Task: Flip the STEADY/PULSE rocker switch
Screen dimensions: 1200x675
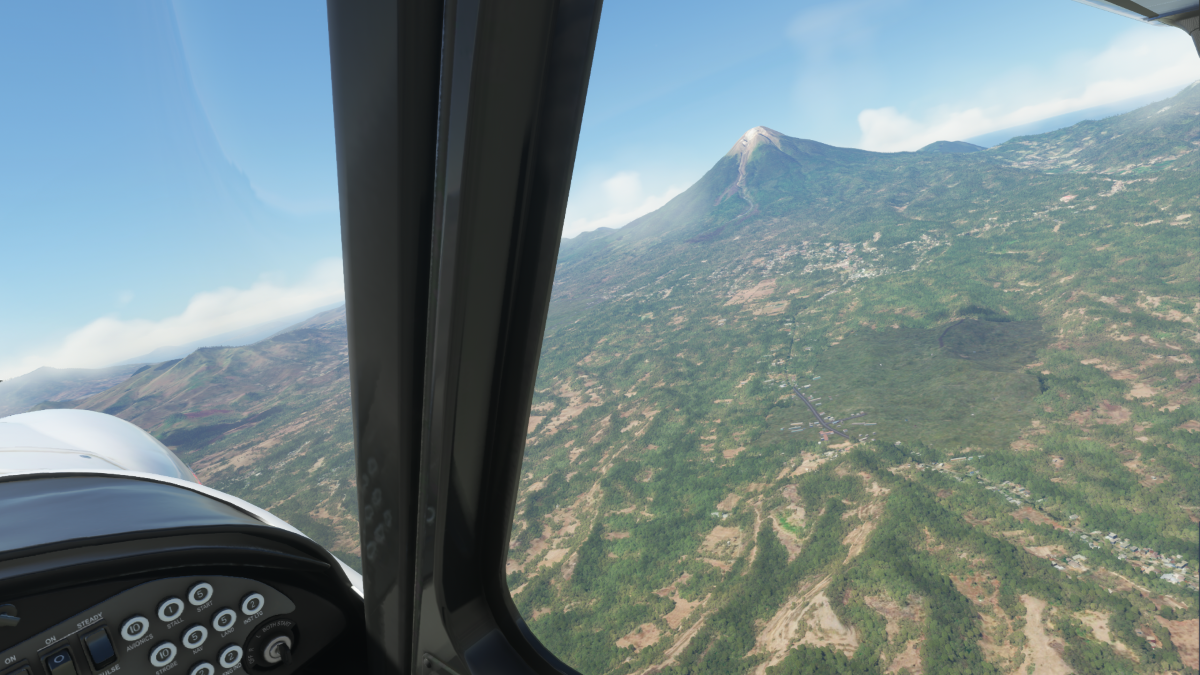Action: (99, 647)
